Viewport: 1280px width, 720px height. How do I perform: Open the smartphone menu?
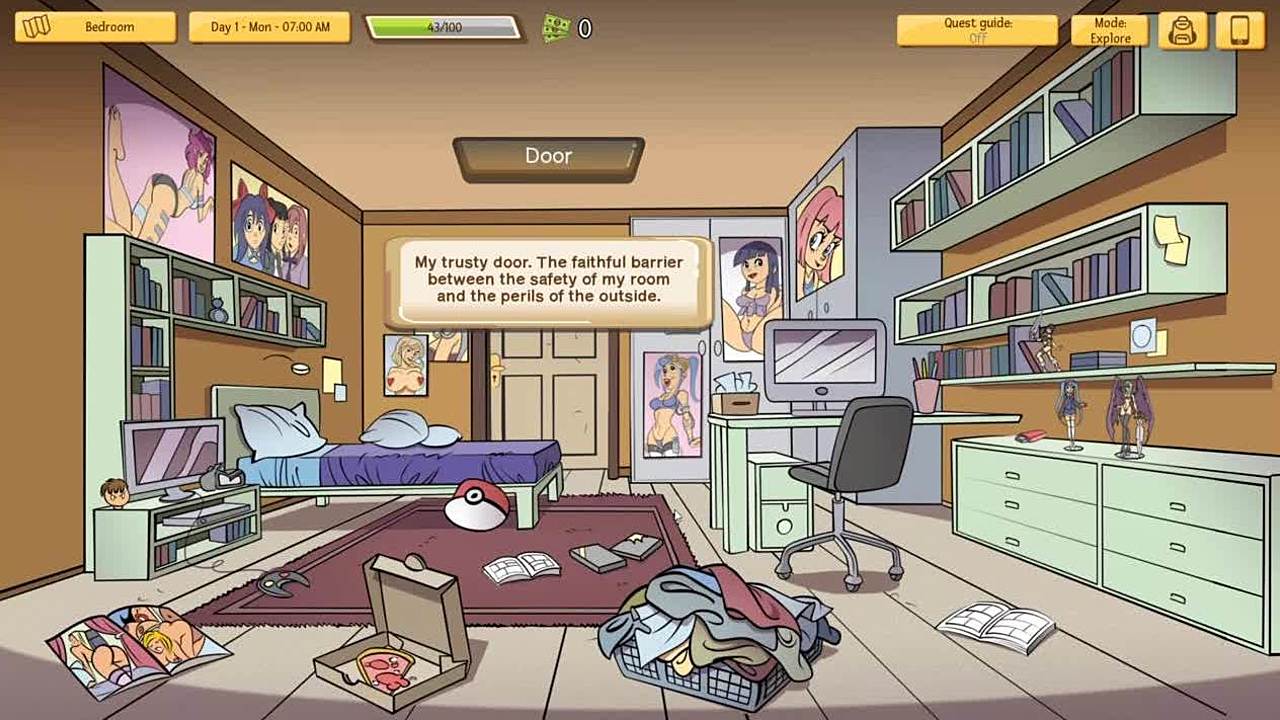tap(1240, 30)
